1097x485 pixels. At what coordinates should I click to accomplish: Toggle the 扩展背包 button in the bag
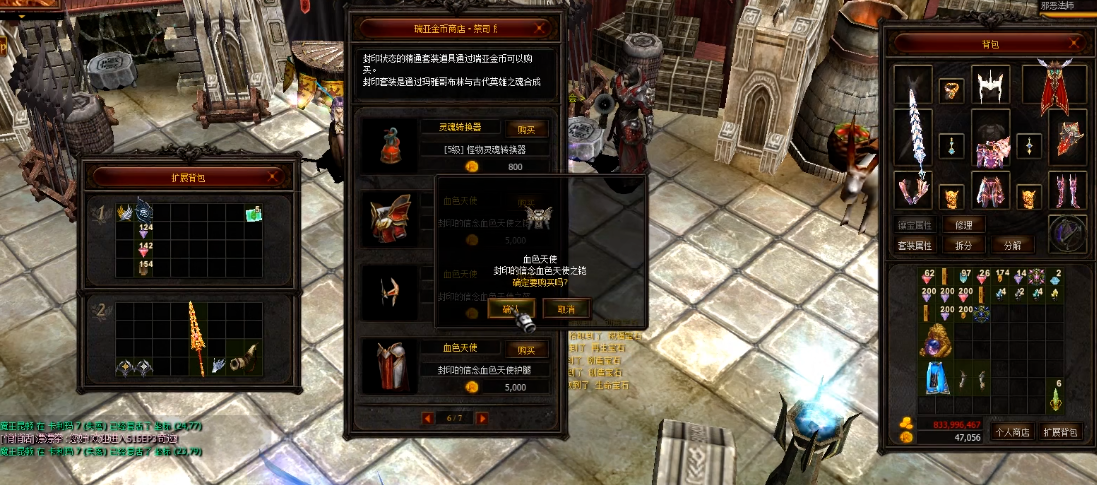click(x=1060, y=432)
